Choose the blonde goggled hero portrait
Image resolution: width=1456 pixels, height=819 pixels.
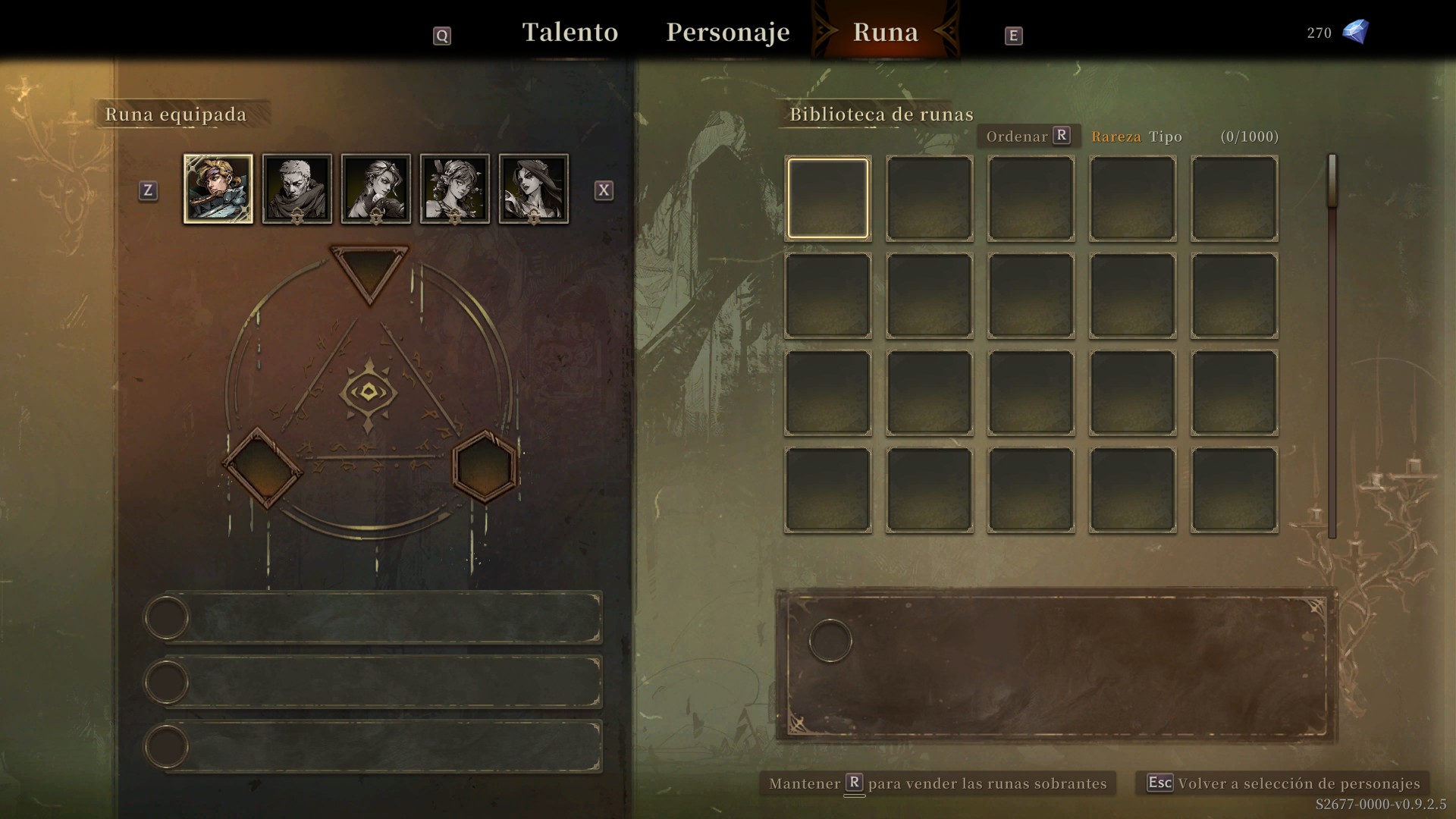(218, 189)
